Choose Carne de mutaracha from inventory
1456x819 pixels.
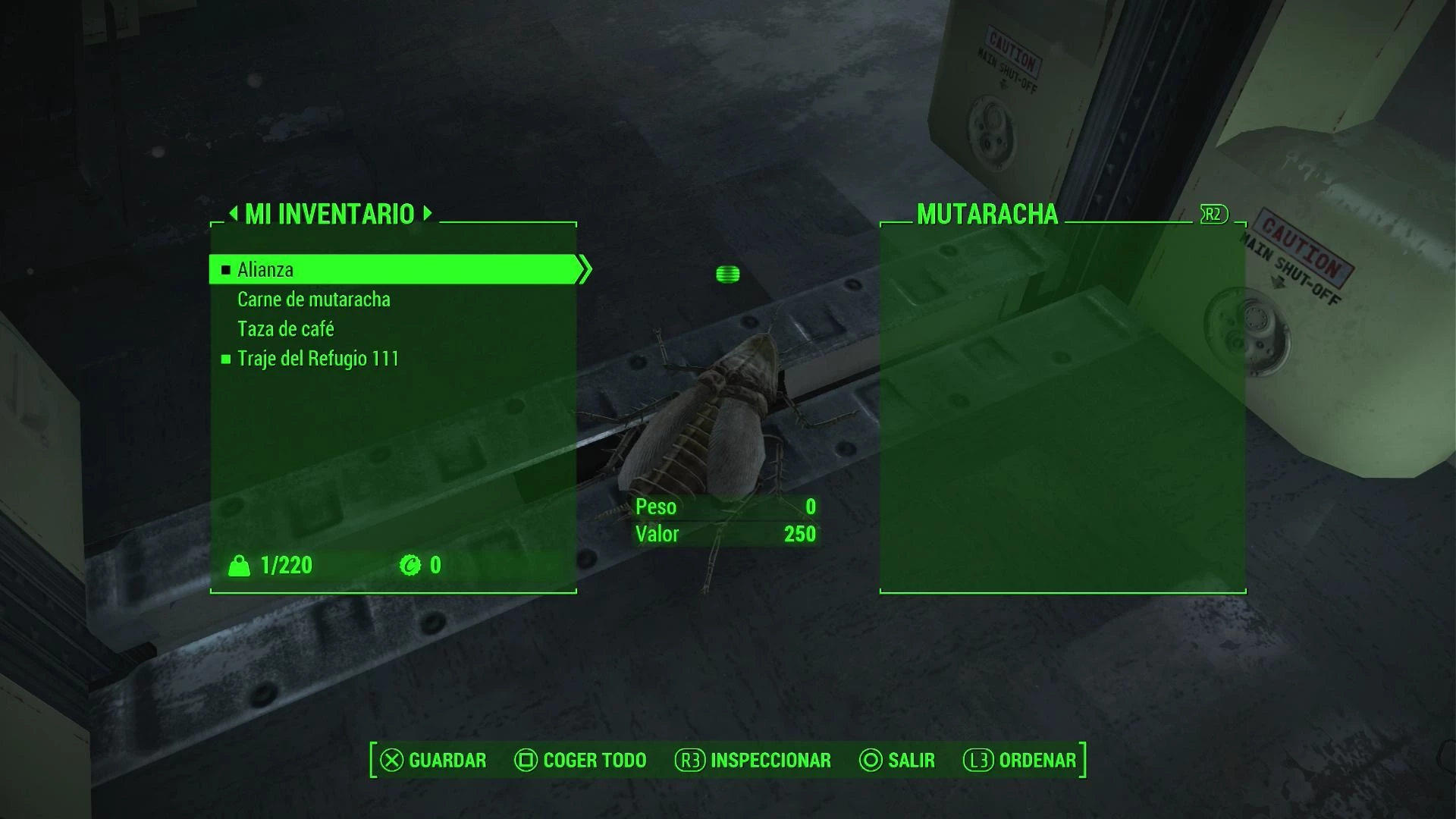point(313,300)
